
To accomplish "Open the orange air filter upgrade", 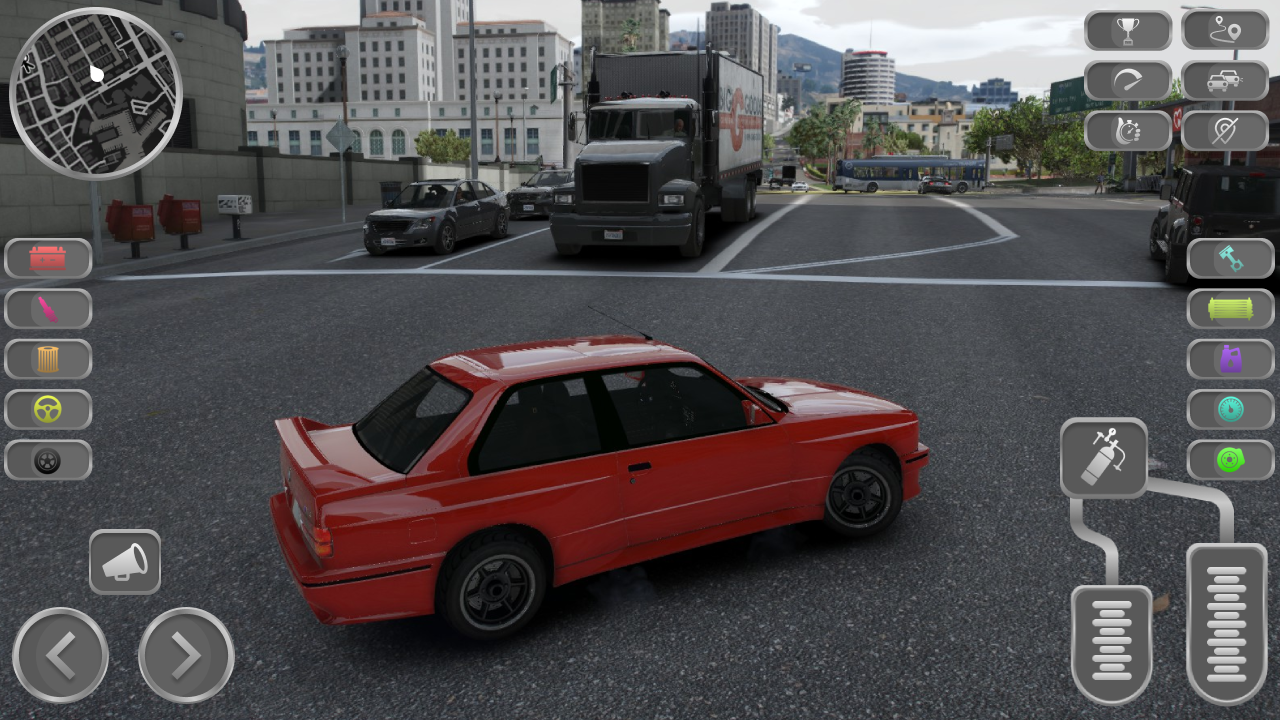I will [x=48, y=358].
